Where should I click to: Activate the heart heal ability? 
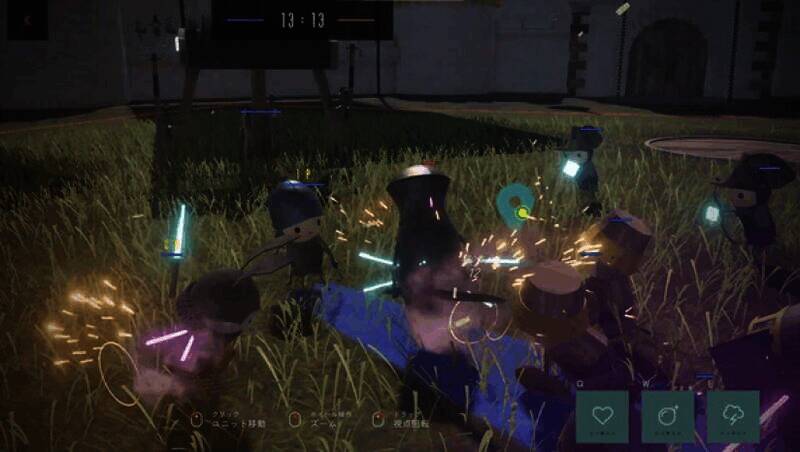(x=602, y=416)
